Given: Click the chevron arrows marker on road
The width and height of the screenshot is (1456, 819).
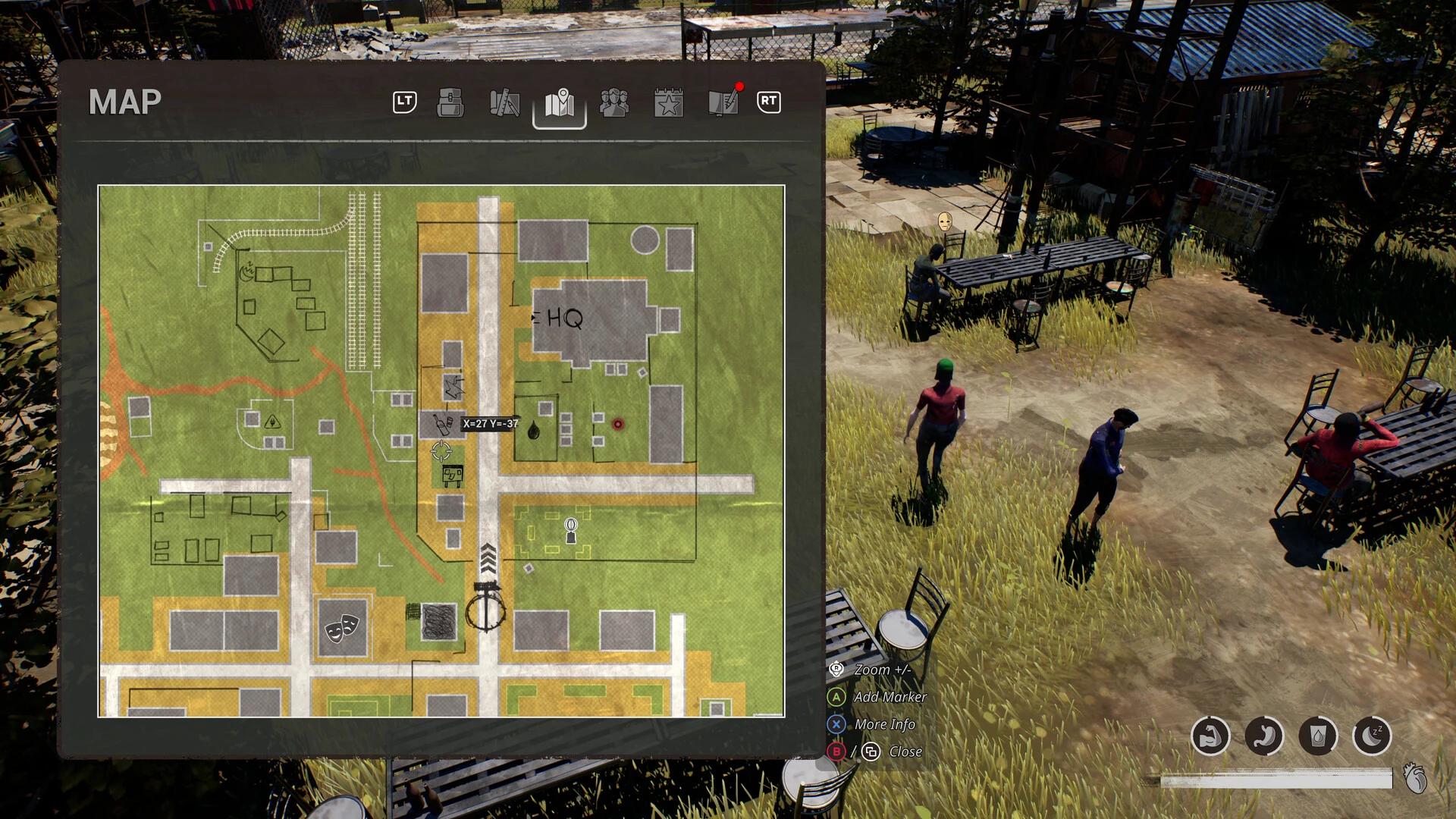Looking at the screenshot, I should pos(488,558).
